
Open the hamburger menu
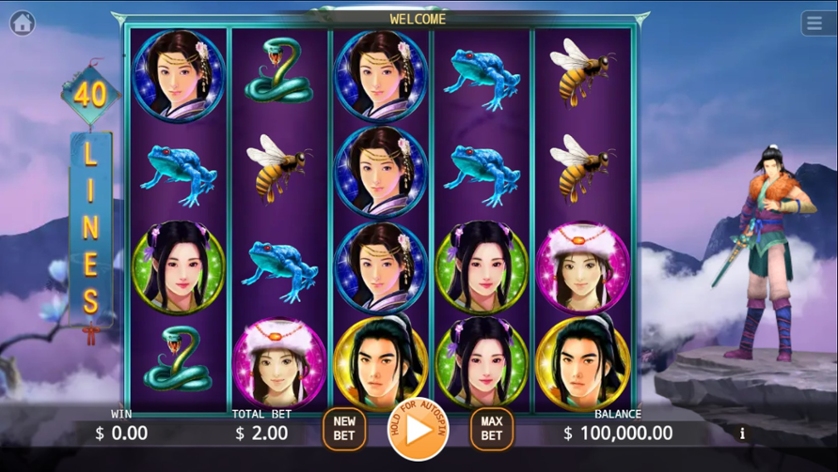pyautogui.click(x=815, y=23)
